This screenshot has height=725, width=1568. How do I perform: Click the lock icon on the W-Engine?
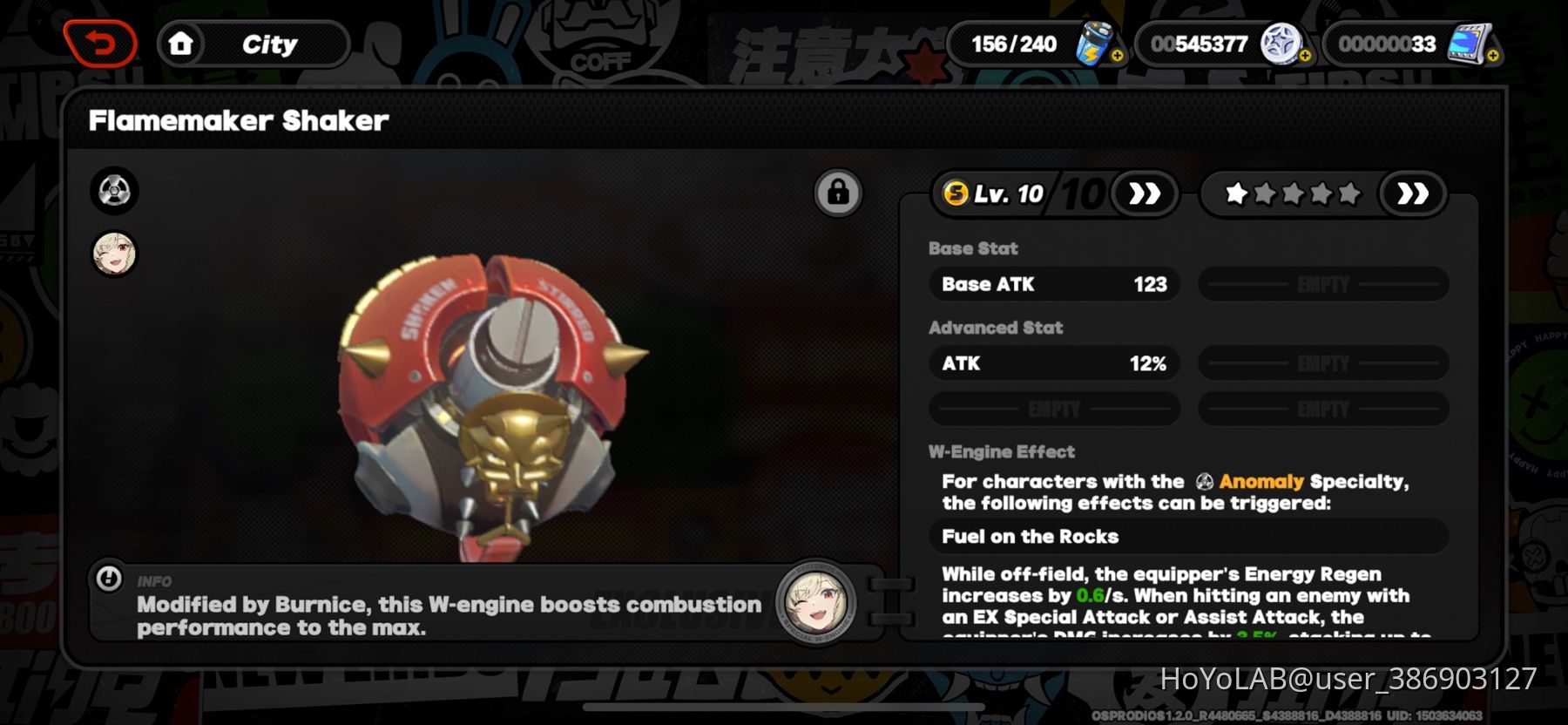coord(837,192)
